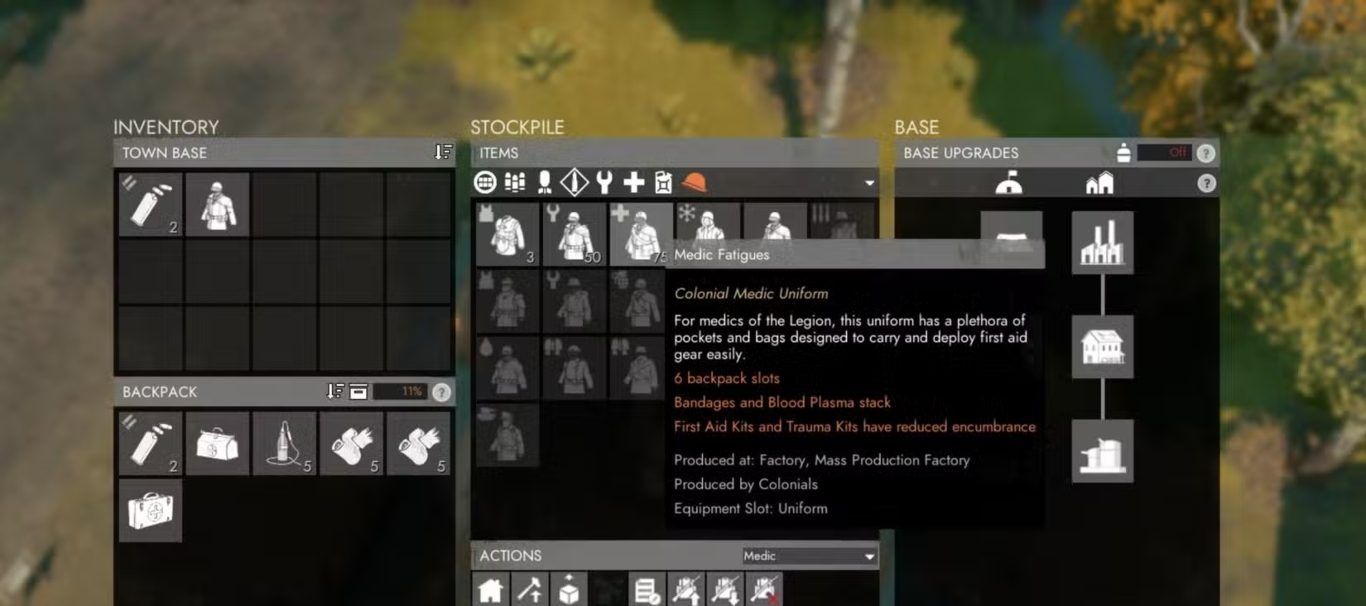Choose the stockpile uniform with count 50
This screenshot has height=606, width=1366.
pos(574,235)
